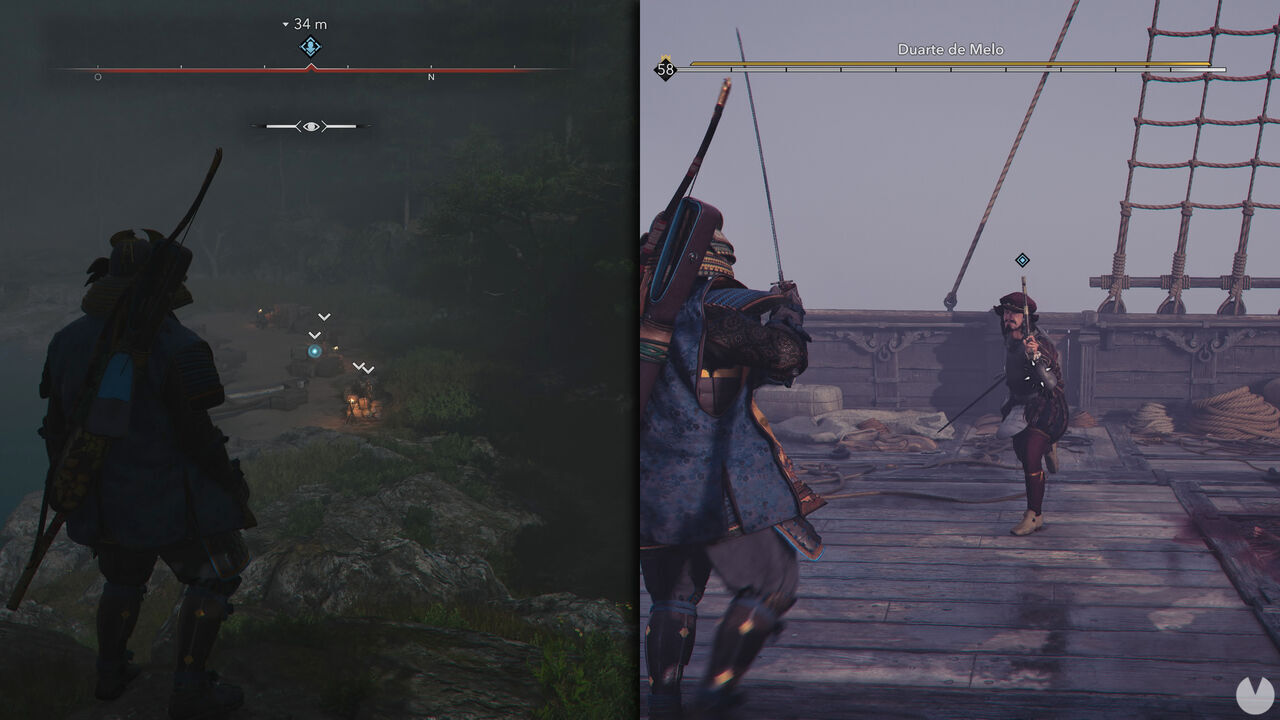The width and height of the screenshot is (1280, 720).
Task: Select the glowing blue objective marker on the beach
Action: (x=314, y=351)
